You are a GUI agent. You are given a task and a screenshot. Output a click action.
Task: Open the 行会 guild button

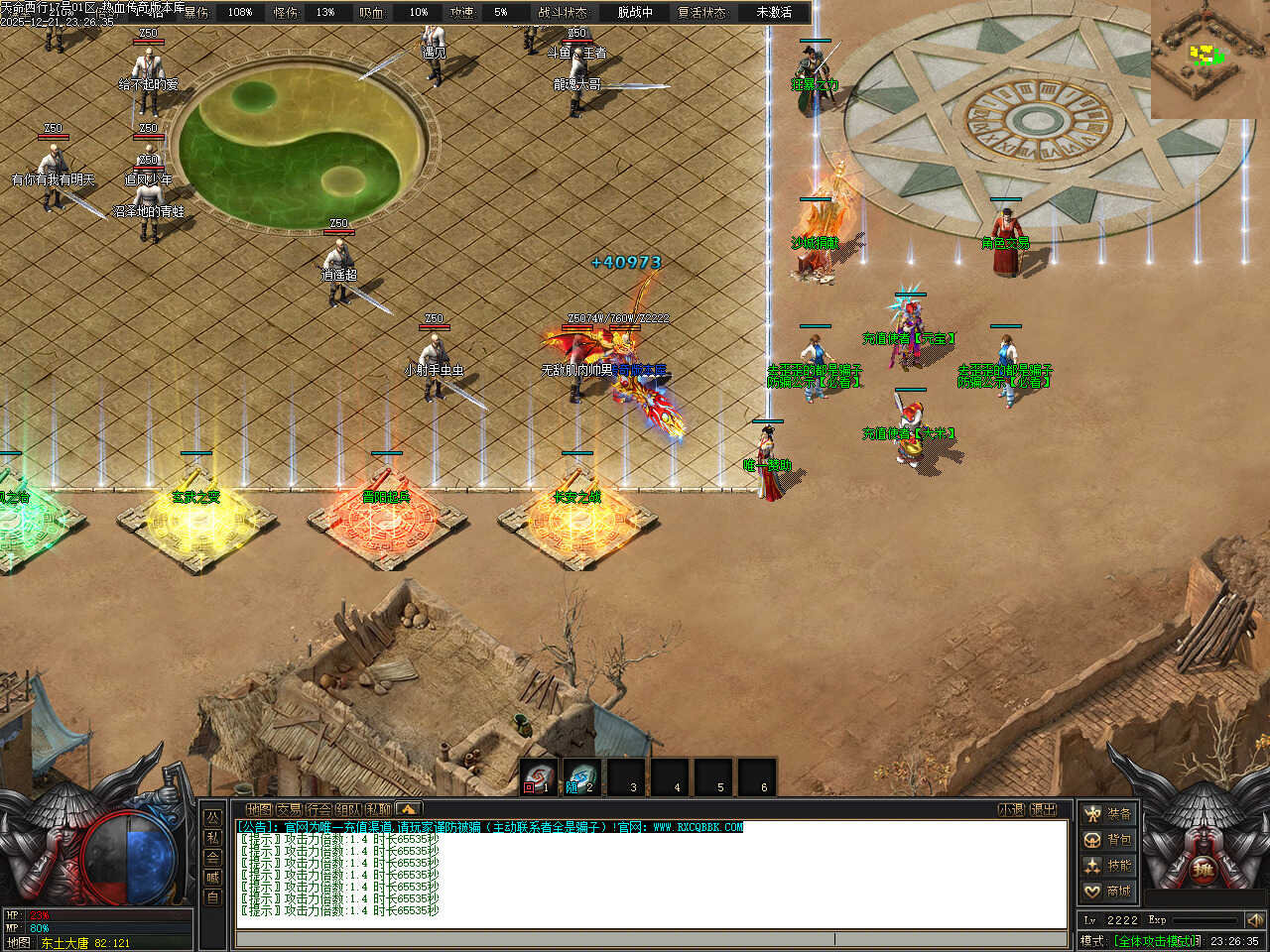coord(318,809)
